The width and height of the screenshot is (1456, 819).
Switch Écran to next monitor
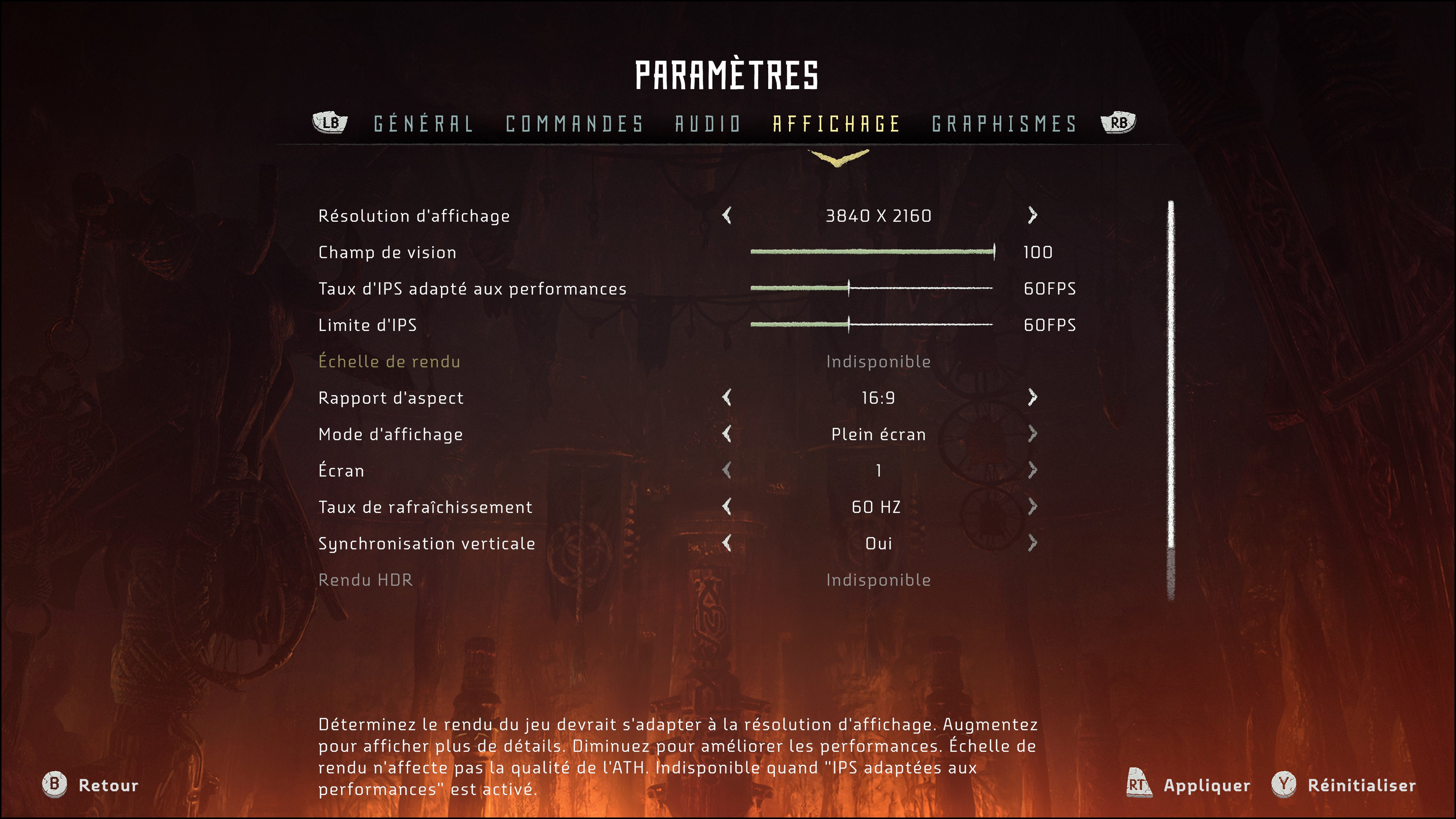pyautogui.click(x=1032, y=470)
